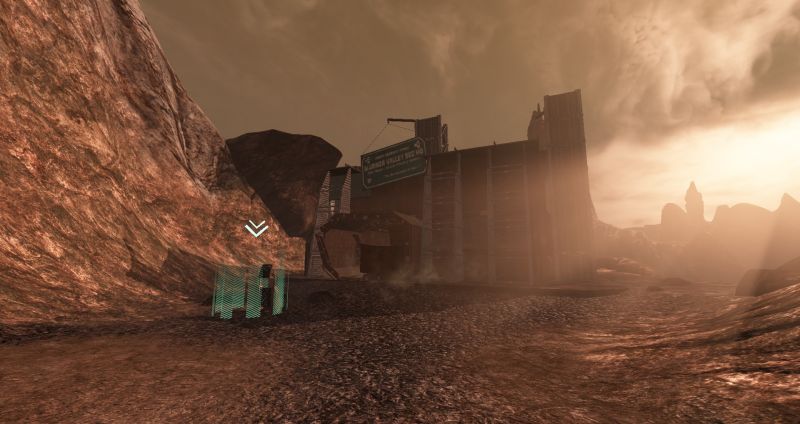Click the double-chevron objective marker
Viewport: 800px width, 424px height.
(256, 229)
